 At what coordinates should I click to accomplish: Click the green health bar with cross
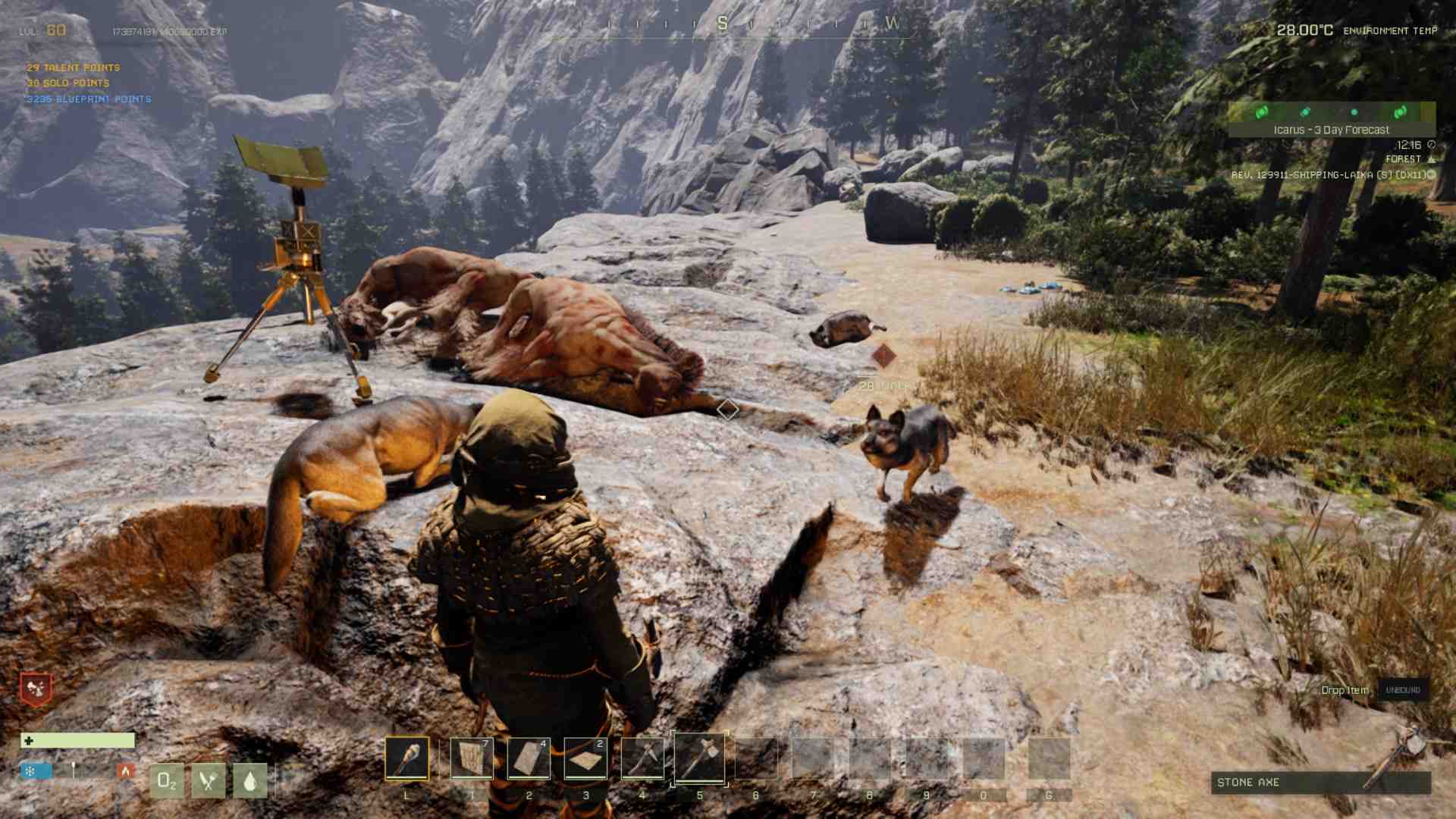click(76, 739)
